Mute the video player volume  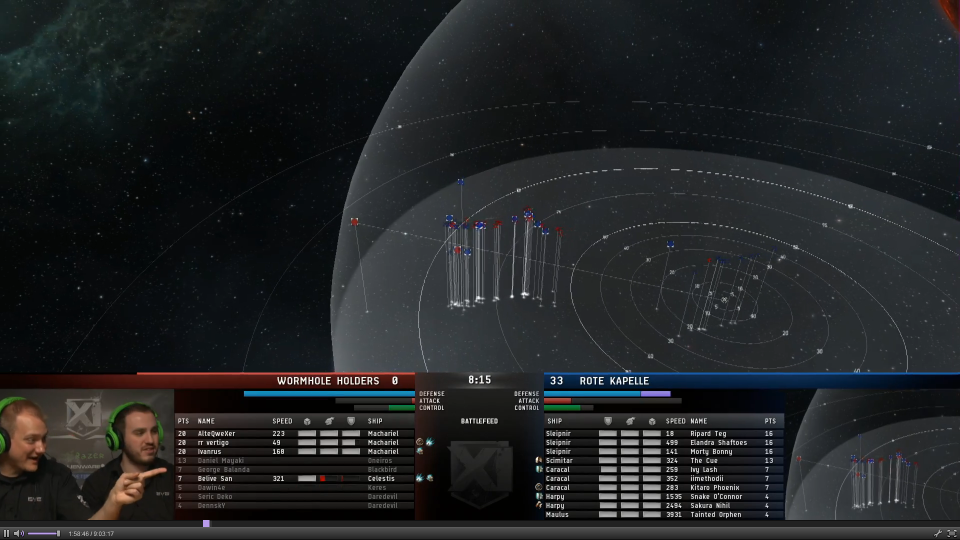pos(18,533)
